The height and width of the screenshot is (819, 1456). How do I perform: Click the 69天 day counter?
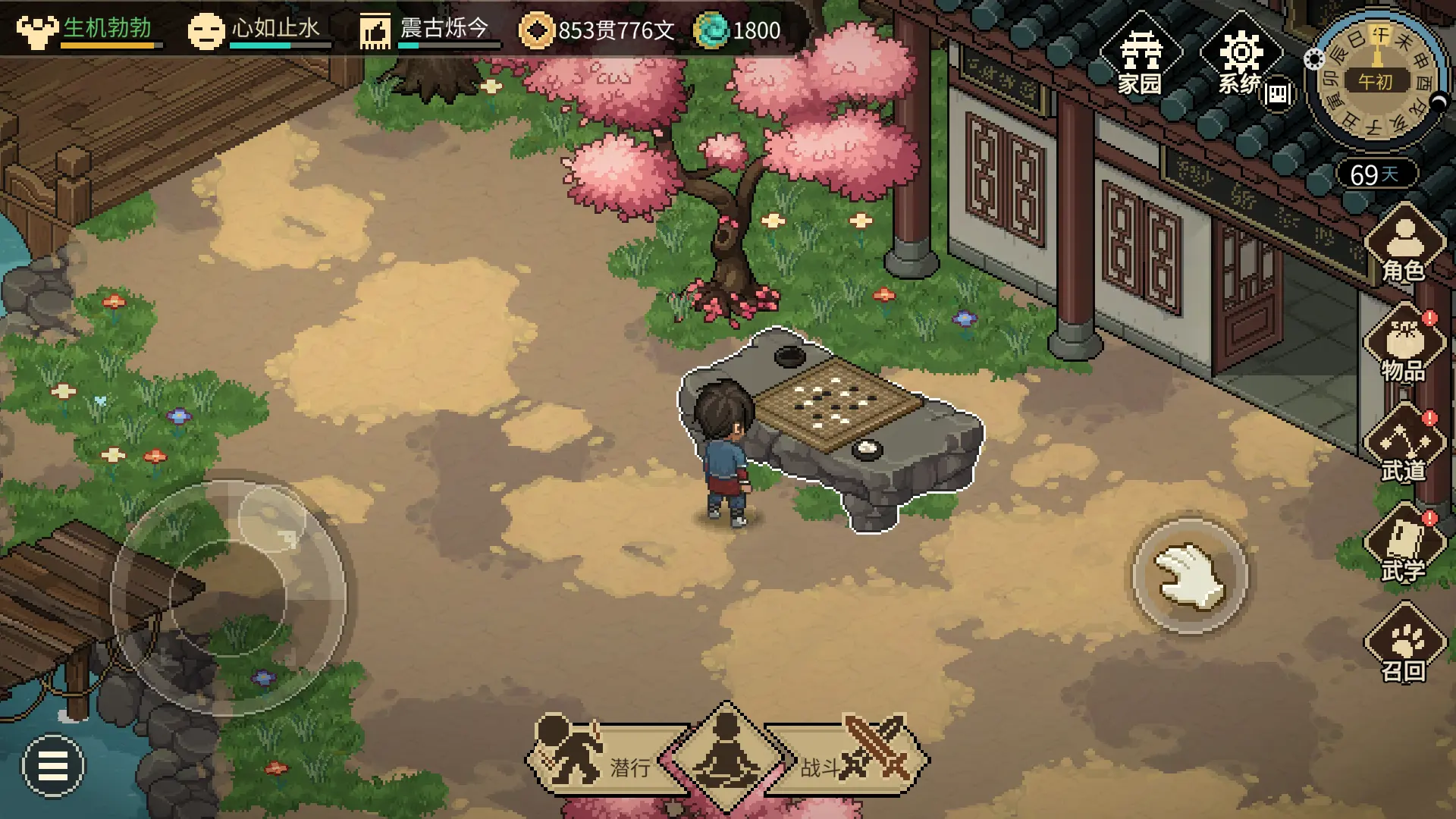tap(1378, 174)
